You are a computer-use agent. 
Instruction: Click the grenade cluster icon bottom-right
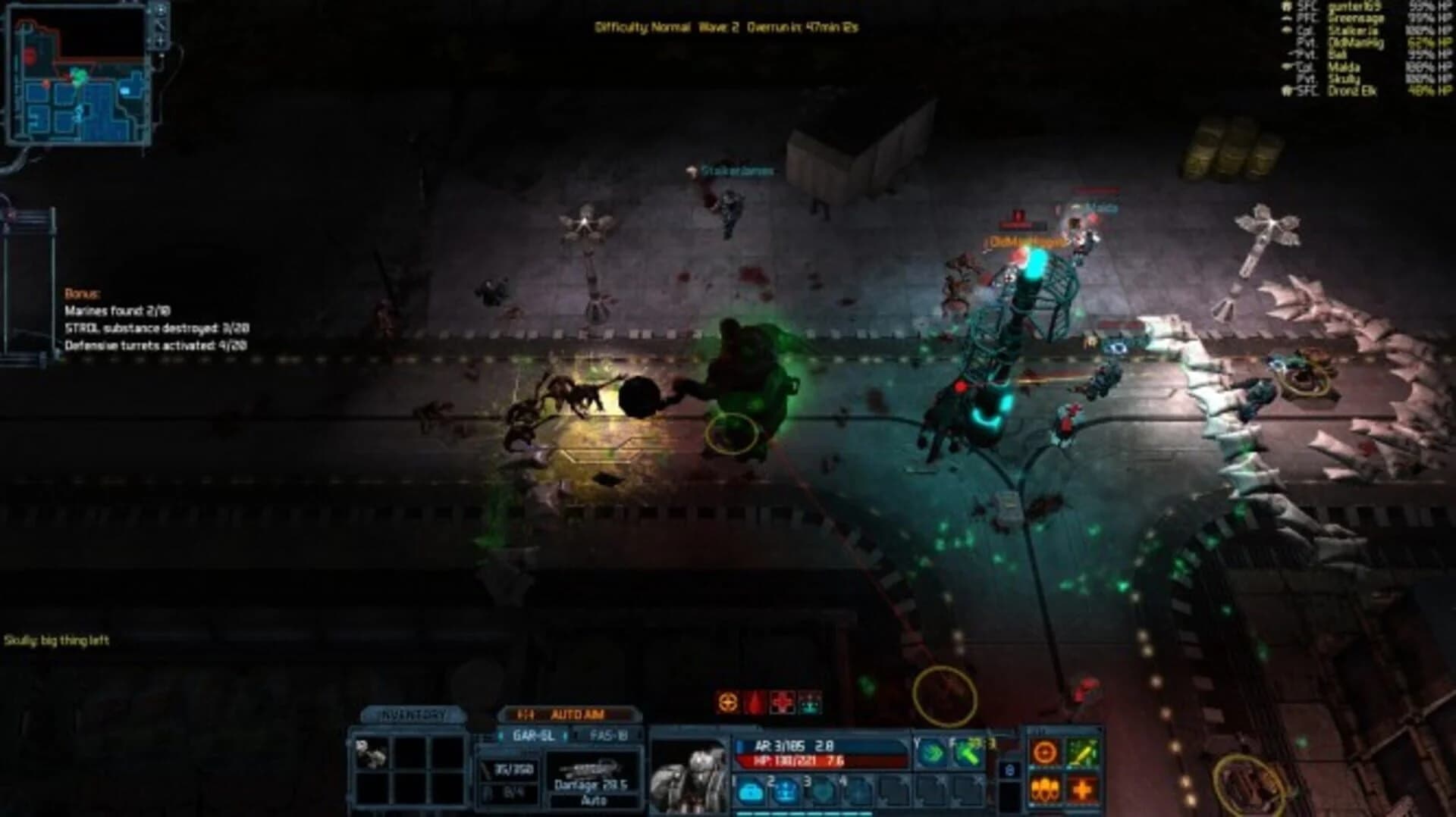(x=1045, y=790)
